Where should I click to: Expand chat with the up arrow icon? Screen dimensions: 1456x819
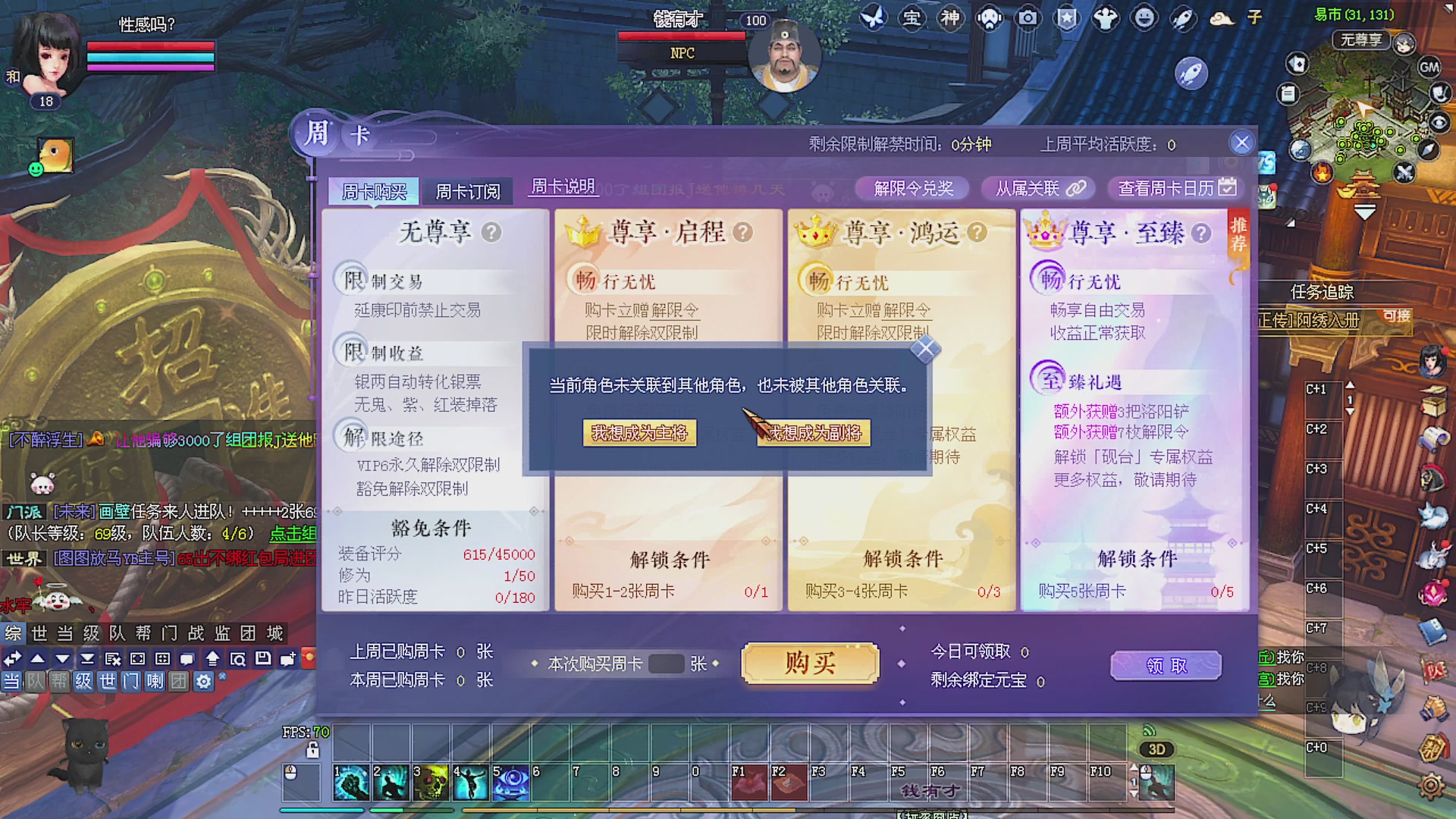coord(37,659)
